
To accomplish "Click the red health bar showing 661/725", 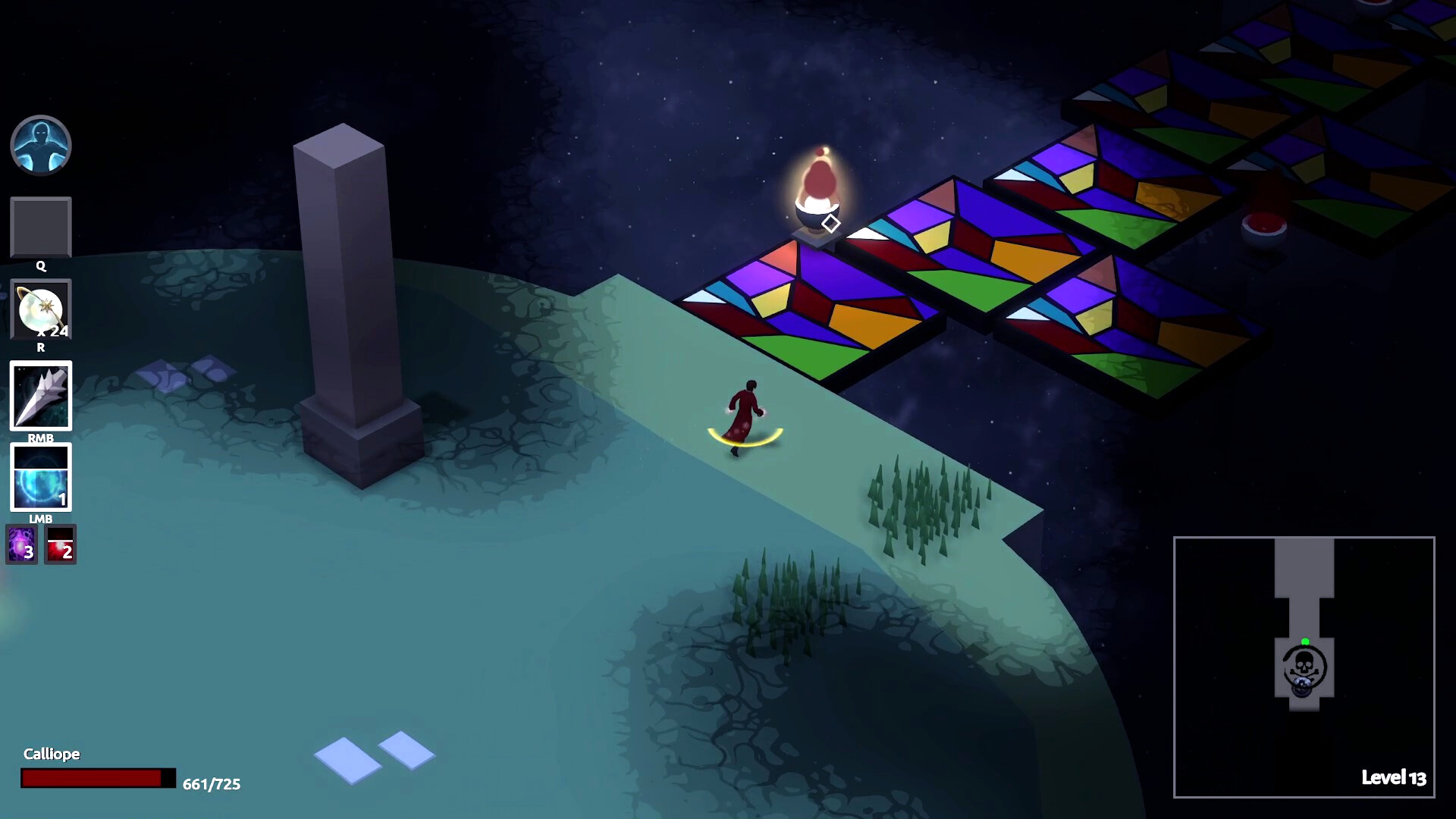I will pyautogui.click(x=91, y=777).
